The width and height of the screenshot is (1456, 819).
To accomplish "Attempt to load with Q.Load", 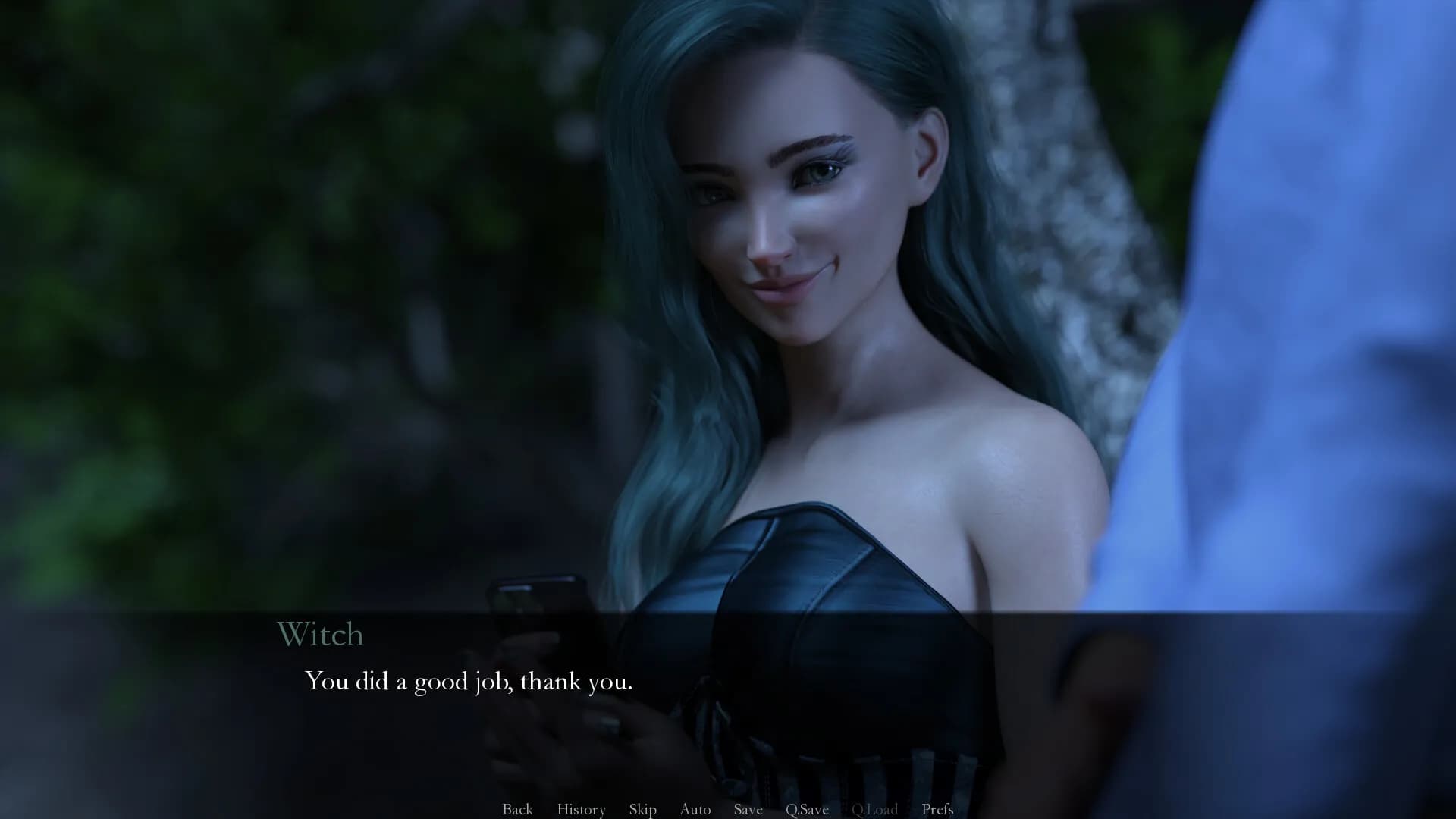I will click(875, 809).
